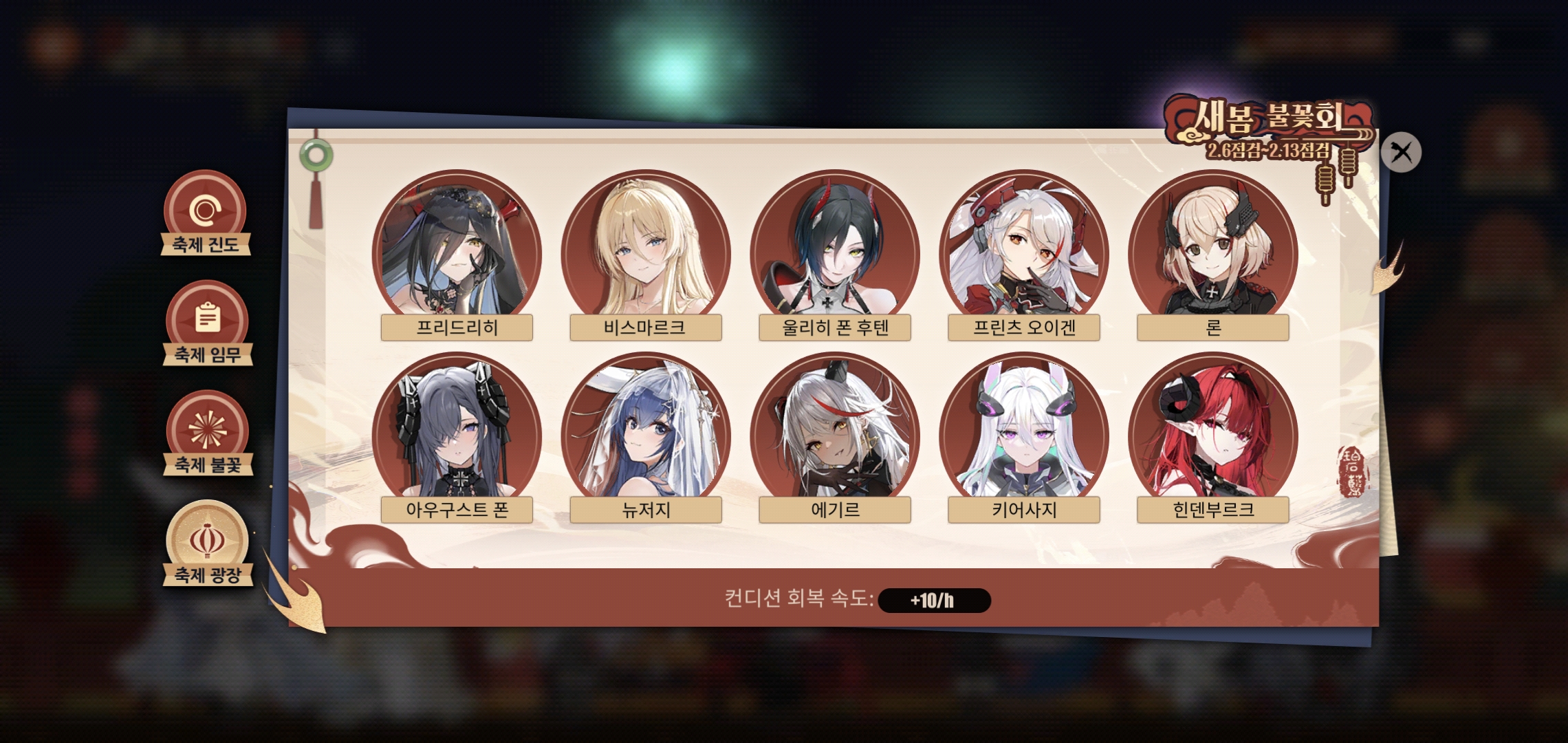Viewport: 1568px width, 743px height.
Task: Switch to the 축제 임무 tab
Action: click(207, 323)
